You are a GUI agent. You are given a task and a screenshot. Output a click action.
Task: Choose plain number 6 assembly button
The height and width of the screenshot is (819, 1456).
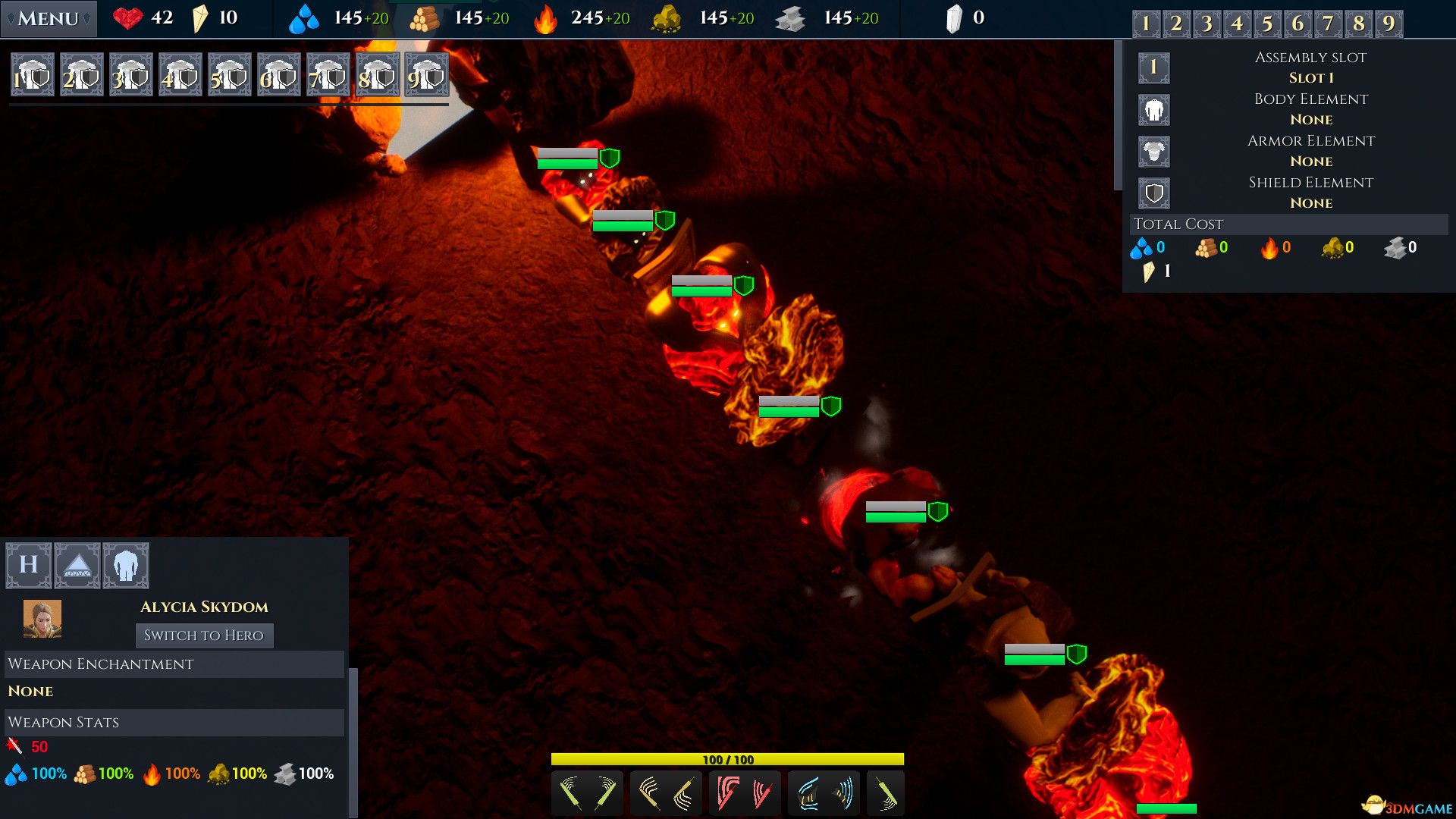[1298, 24]
